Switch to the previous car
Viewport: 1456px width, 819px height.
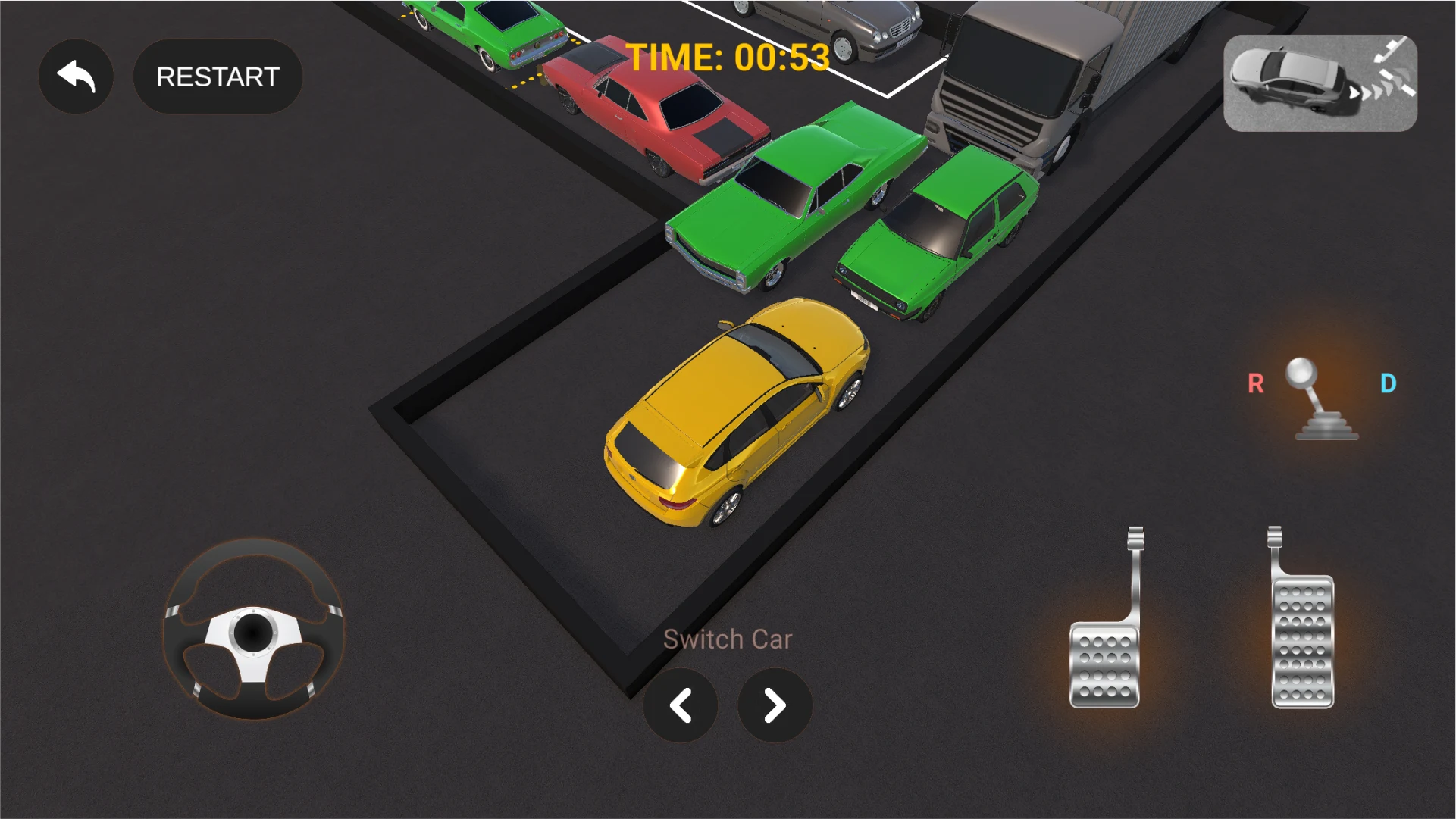[x=680, y=705]
